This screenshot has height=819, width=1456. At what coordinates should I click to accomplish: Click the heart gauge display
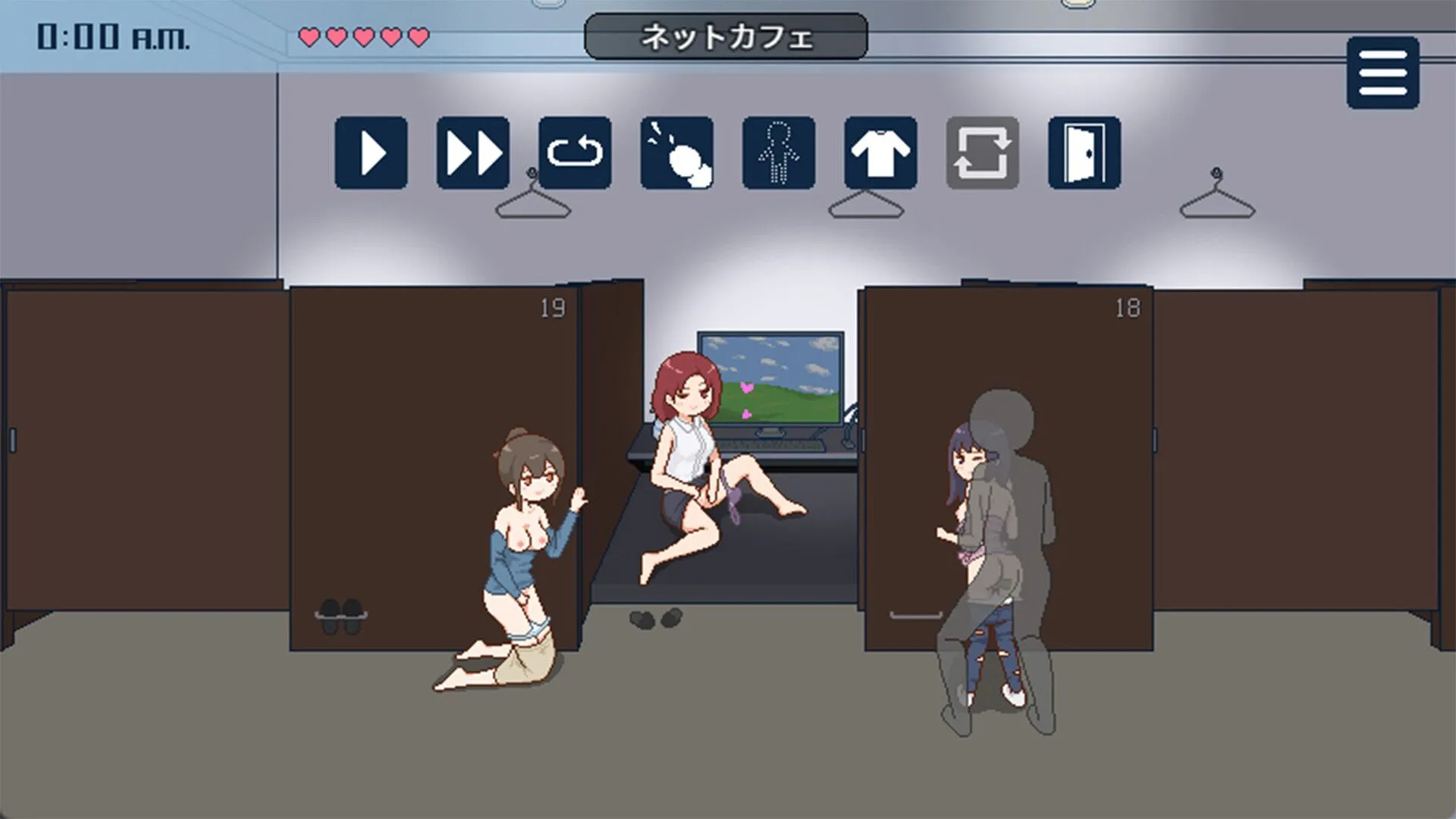click(362, 34)
